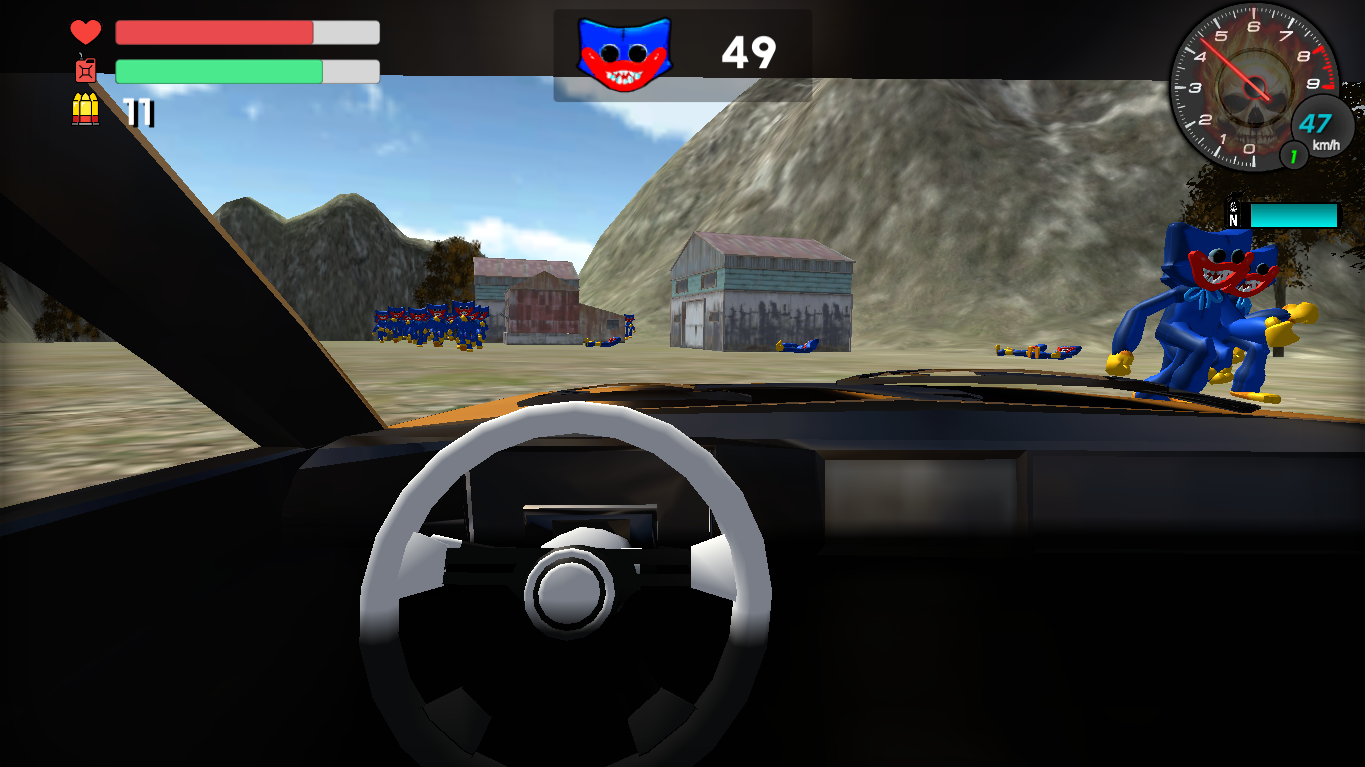Click the cyan boost meter bar
This screenshot has height=767, width=1365.
point(1295,215)
